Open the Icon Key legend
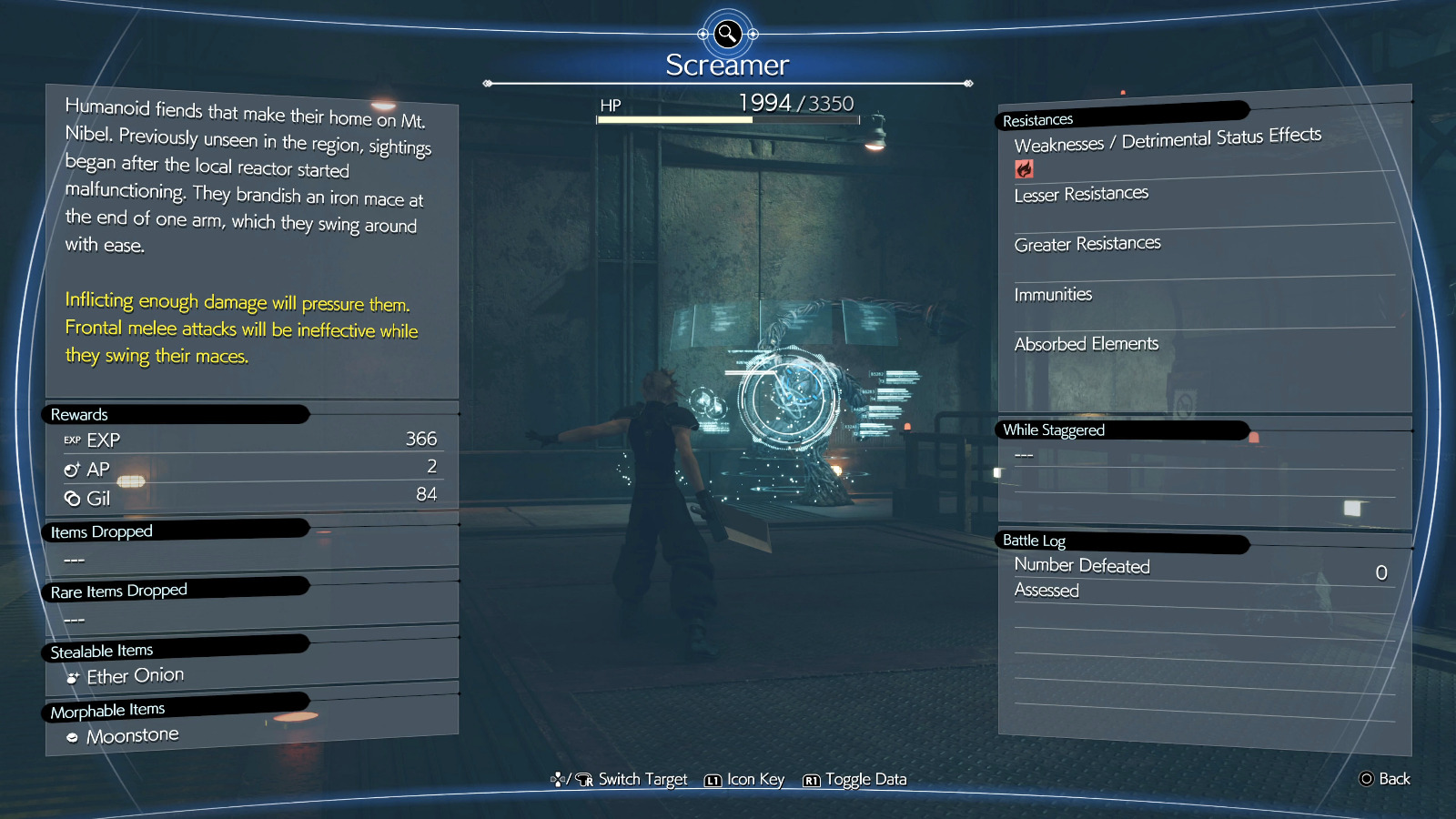The width and height of the screenshot is (1456, 819). 754,780
